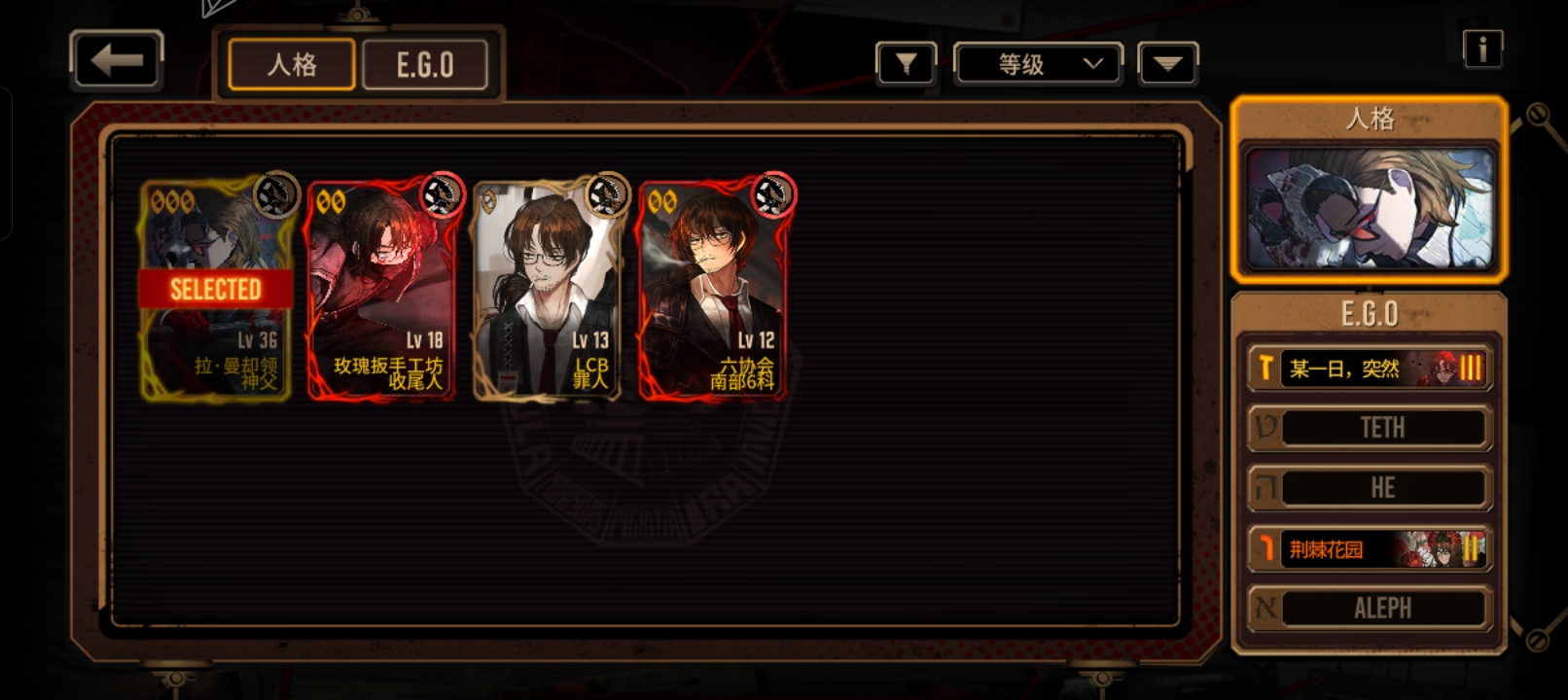Open the 荆棘花园 E.G.O slot

(1370, 549)
